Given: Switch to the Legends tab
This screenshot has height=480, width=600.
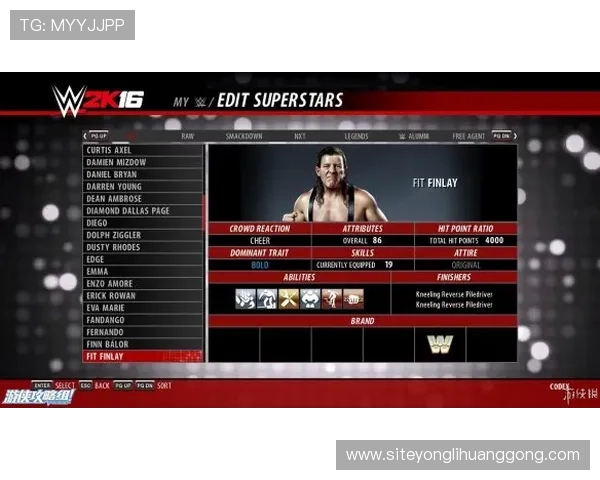Looking at the screenshot, I should pyautogui.click(x=356, y=136).
